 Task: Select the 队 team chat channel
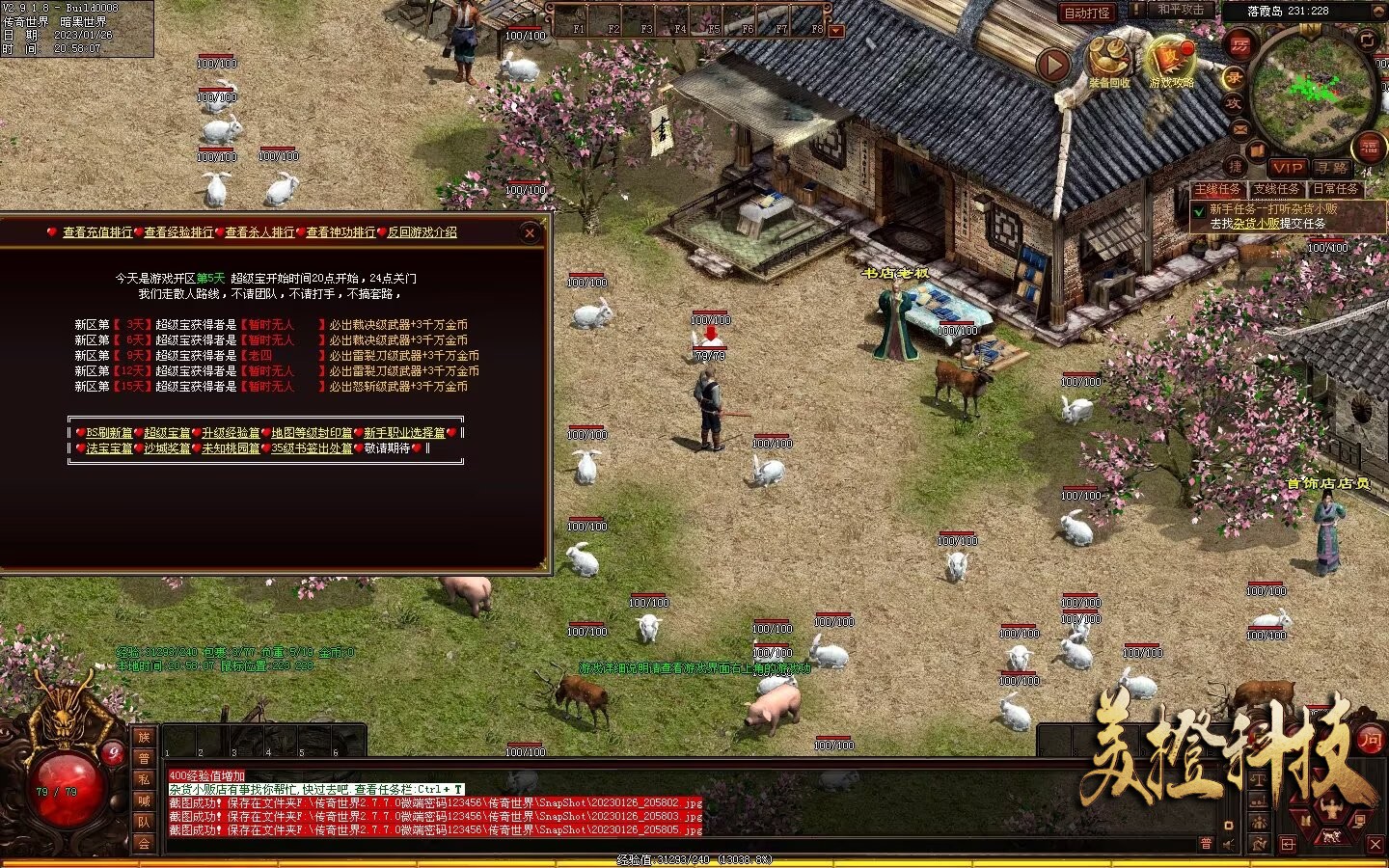point(144,822)
